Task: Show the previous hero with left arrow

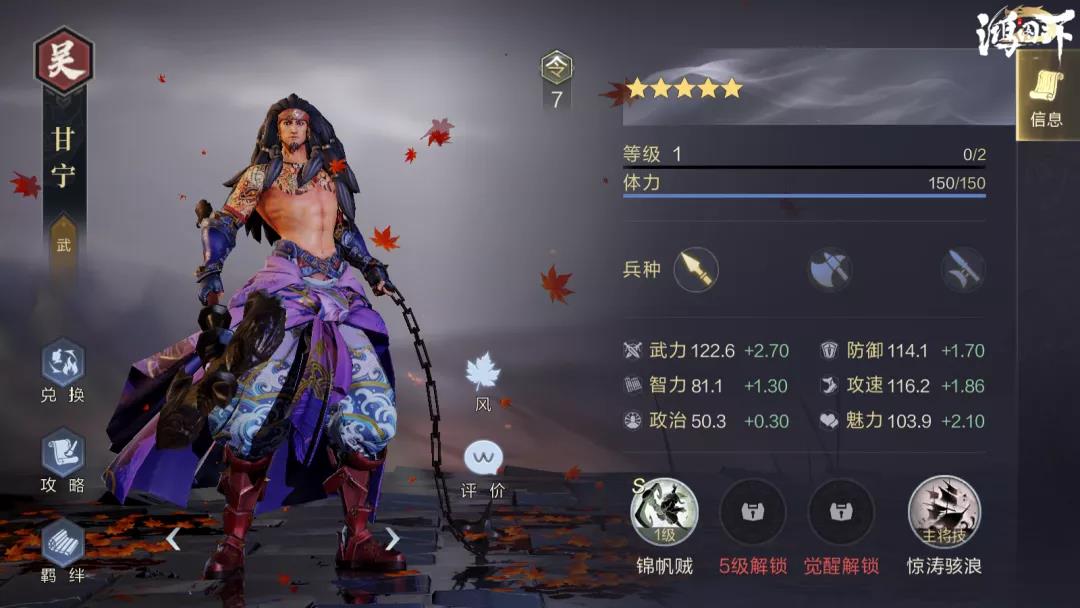Action: [x=173, y=539]
